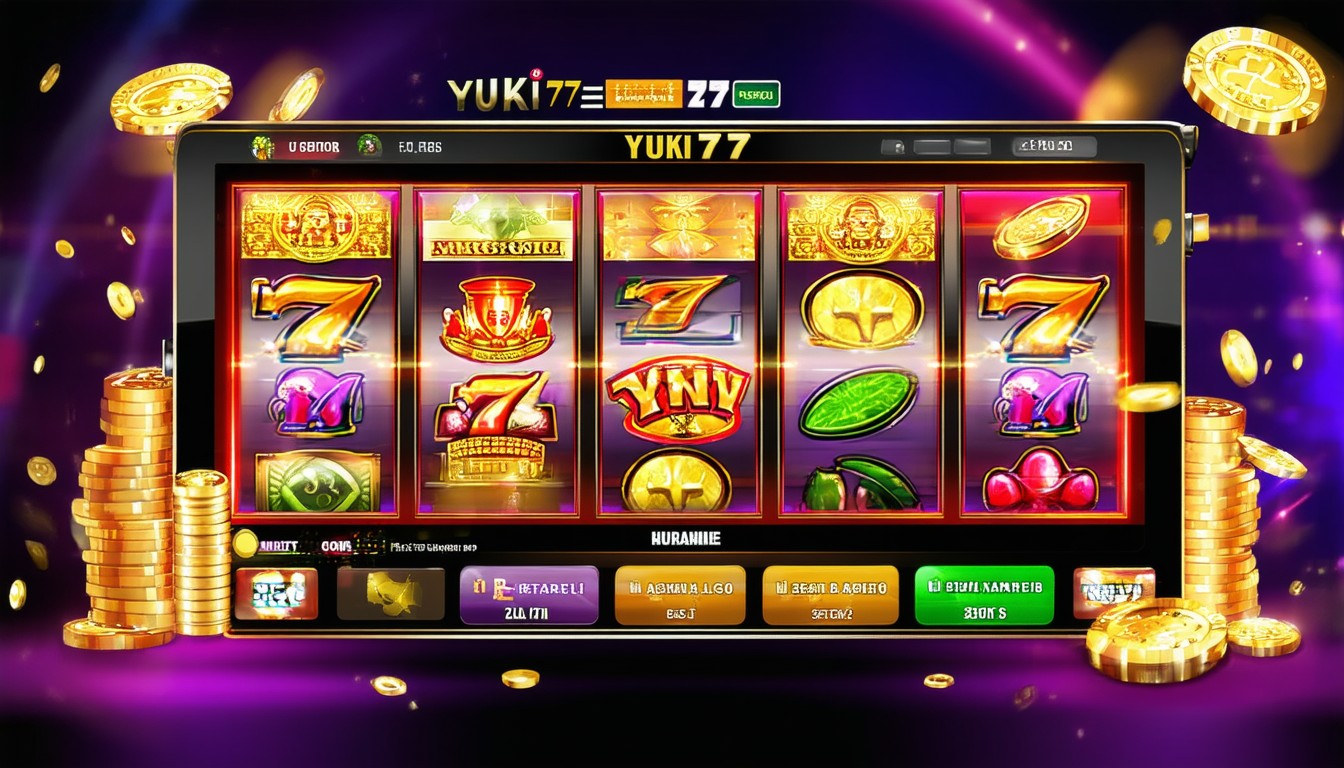Click the gold coin icon below the reels
1344x768 pixels.
[245, 543]
